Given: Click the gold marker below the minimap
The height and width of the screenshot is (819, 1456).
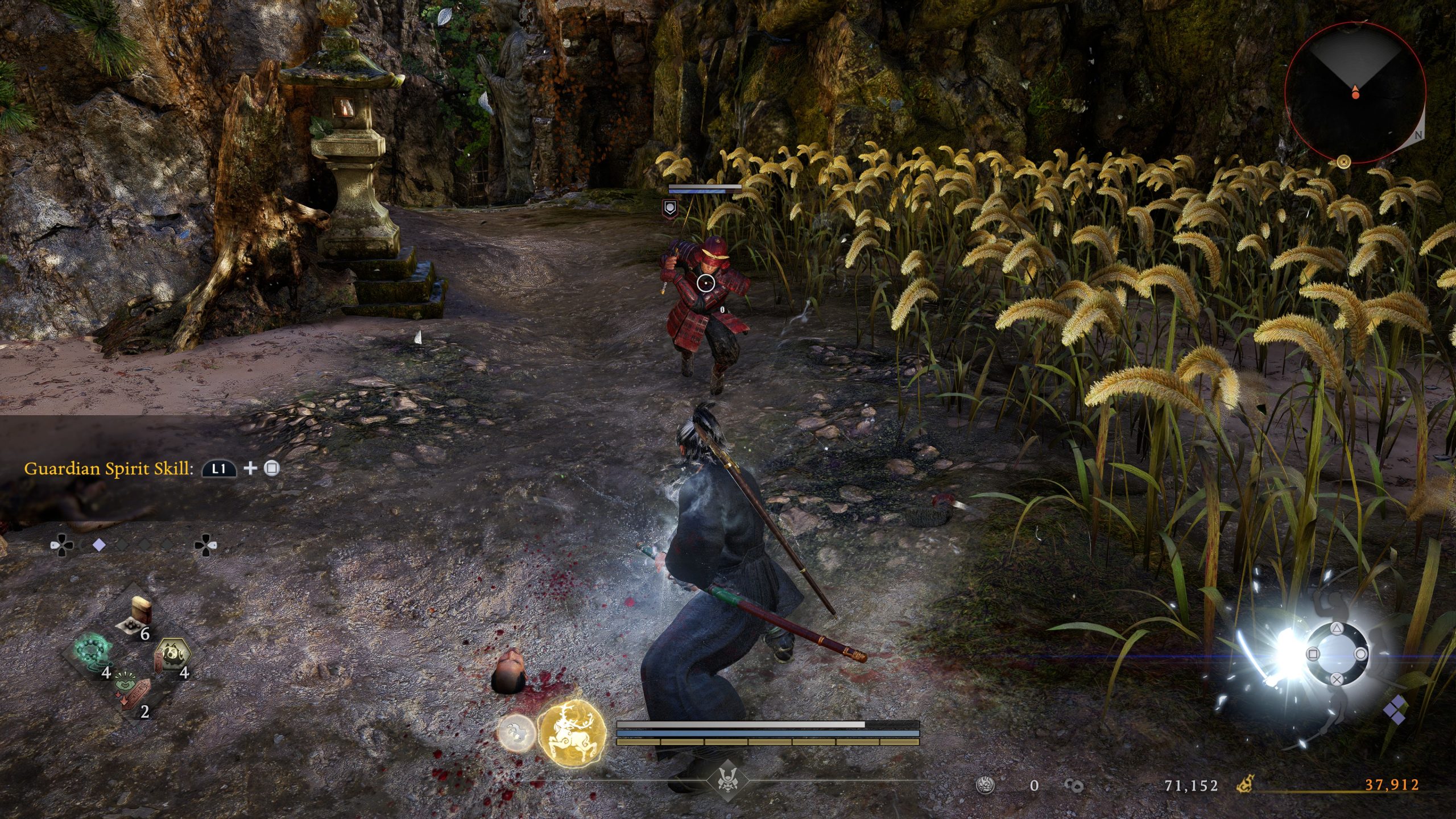Looking at the screenshot, I should 1344,163.
